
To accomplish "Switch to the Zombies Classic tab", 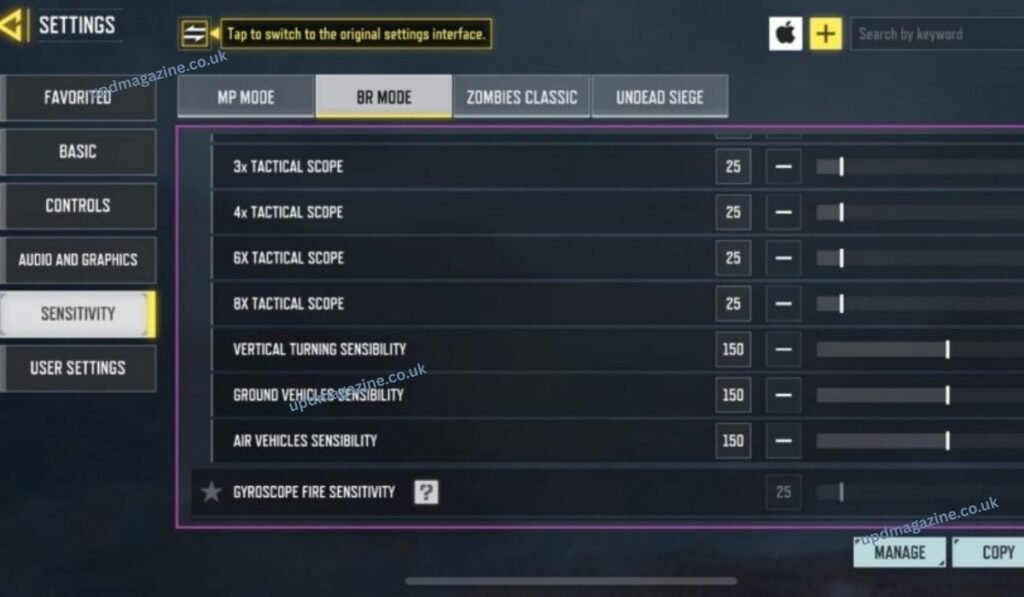I will pyautogui.click(x=521, y=97).
